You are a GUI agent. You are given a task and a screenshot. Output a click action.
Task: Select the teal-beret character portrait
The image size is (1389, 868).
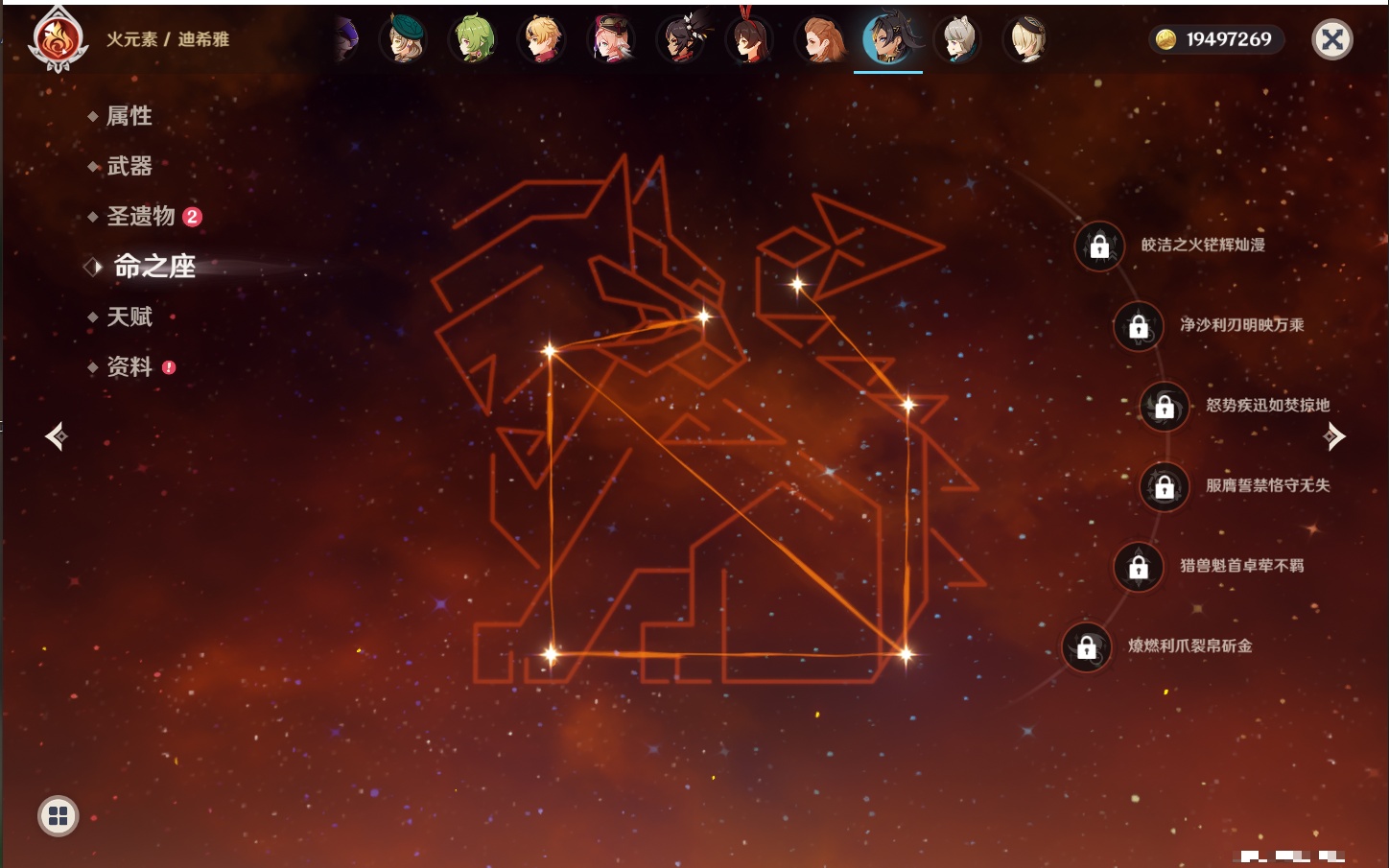(404, 39)
